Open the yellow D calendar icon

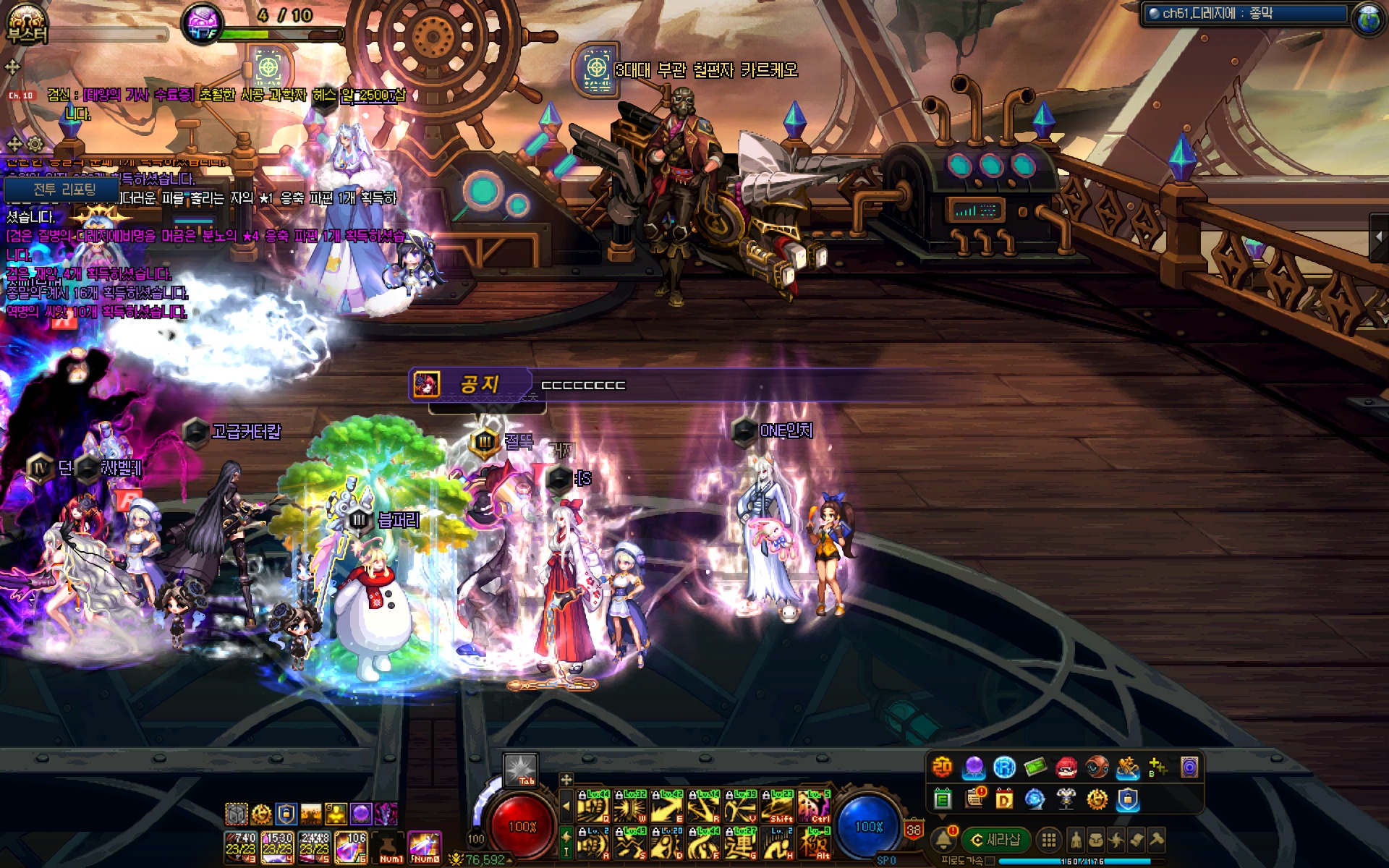[1004, 799]
